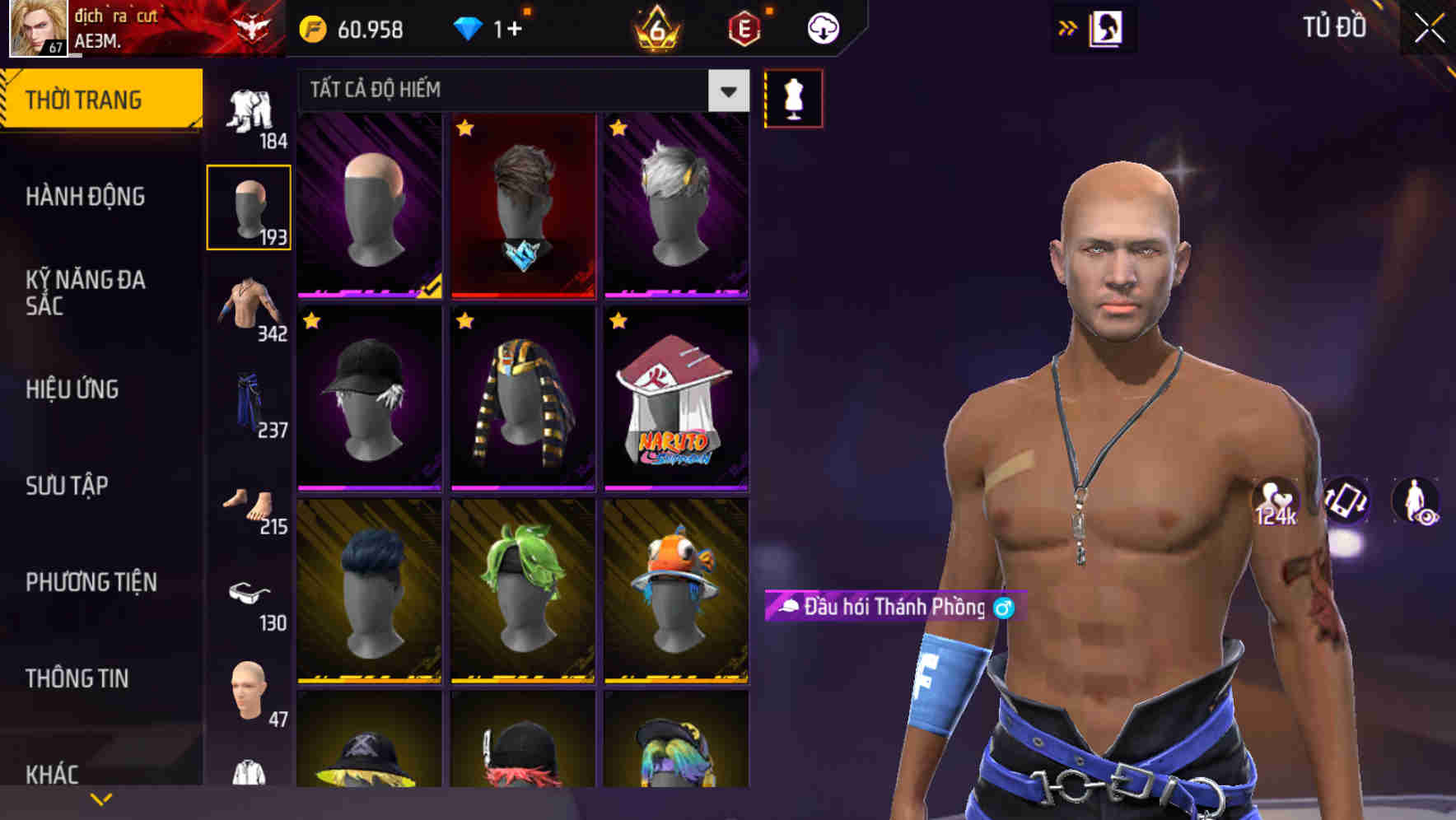Expand the left menu with the bottom chevron
This screenshot has width=1456, height=820.
pos(100,797)
